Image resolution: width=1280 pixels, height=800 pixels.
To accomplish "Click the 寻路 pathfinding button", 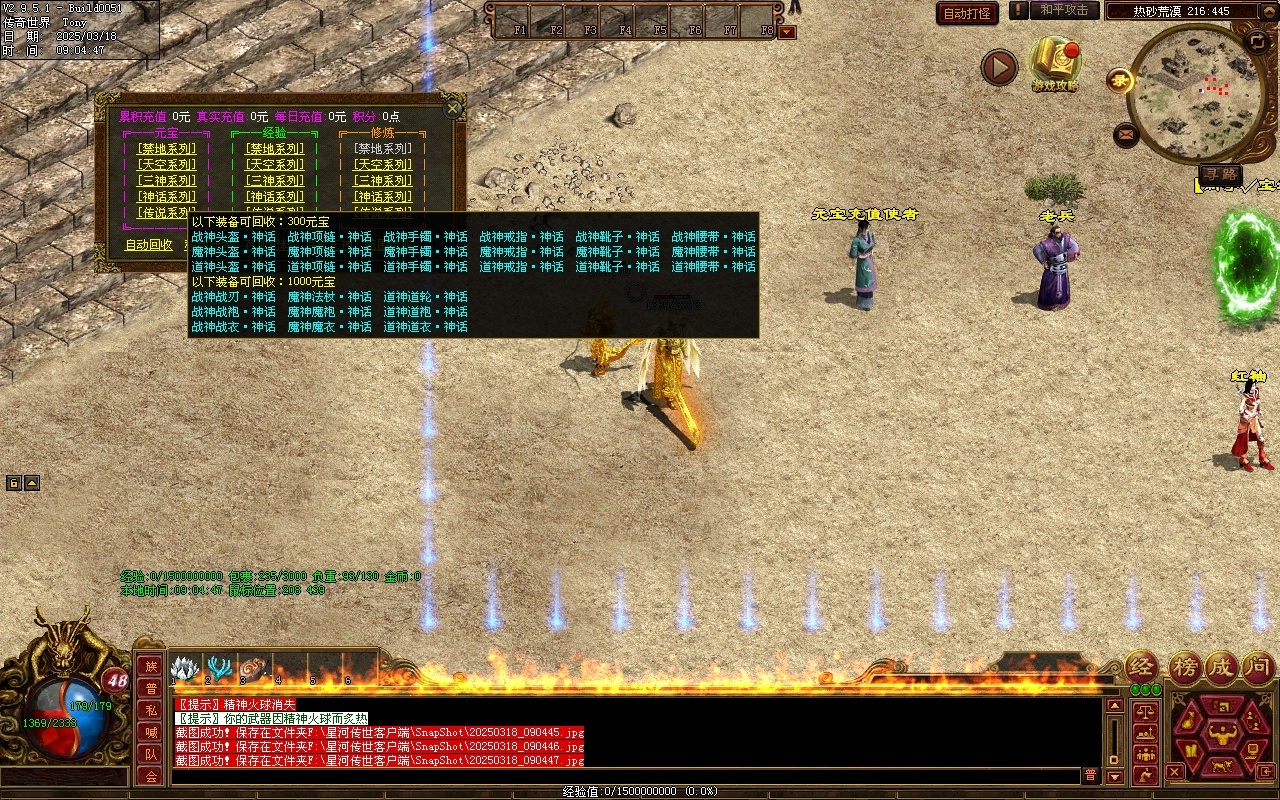I will click(1220, 175).
